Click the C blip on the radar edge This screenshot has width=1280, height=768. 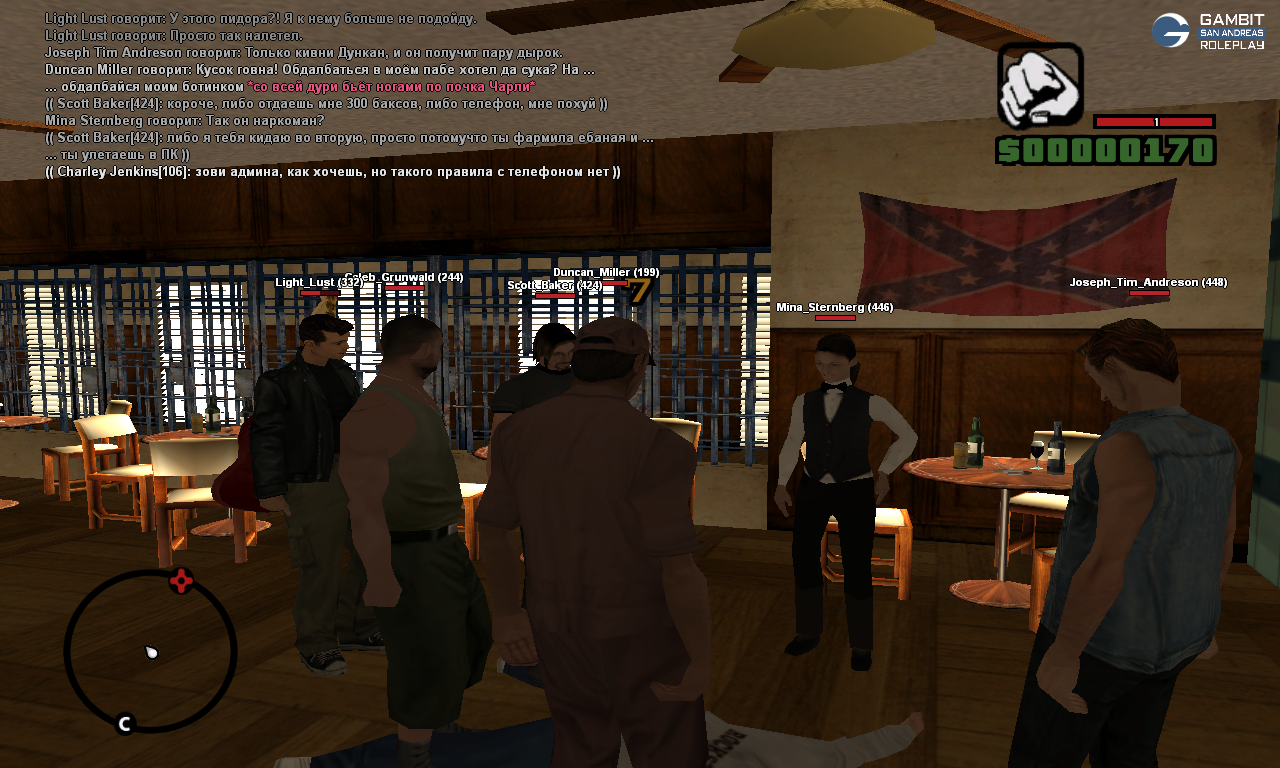(125, 723)
